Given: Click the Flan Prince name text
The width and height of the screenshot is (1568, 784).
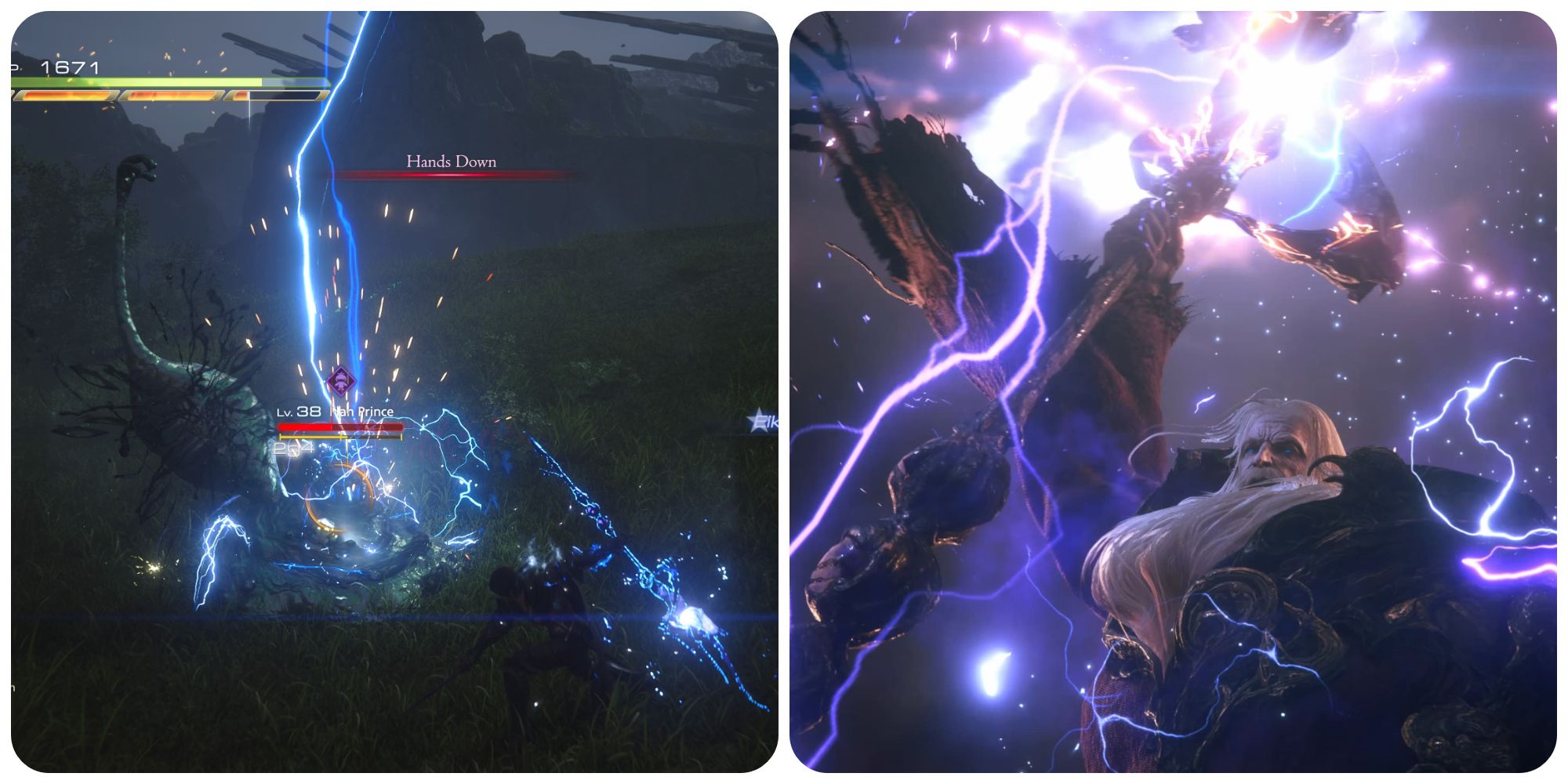Looking at the screenshot, I should [x=362, y=412].
